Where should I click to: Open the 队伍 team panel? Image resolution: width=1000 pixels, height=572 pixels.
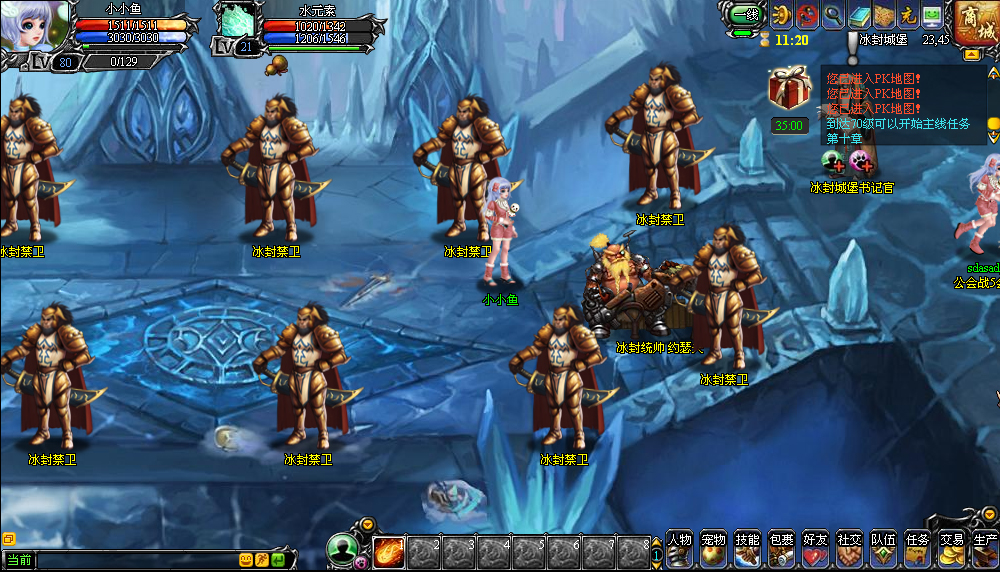tap(883, 548)
